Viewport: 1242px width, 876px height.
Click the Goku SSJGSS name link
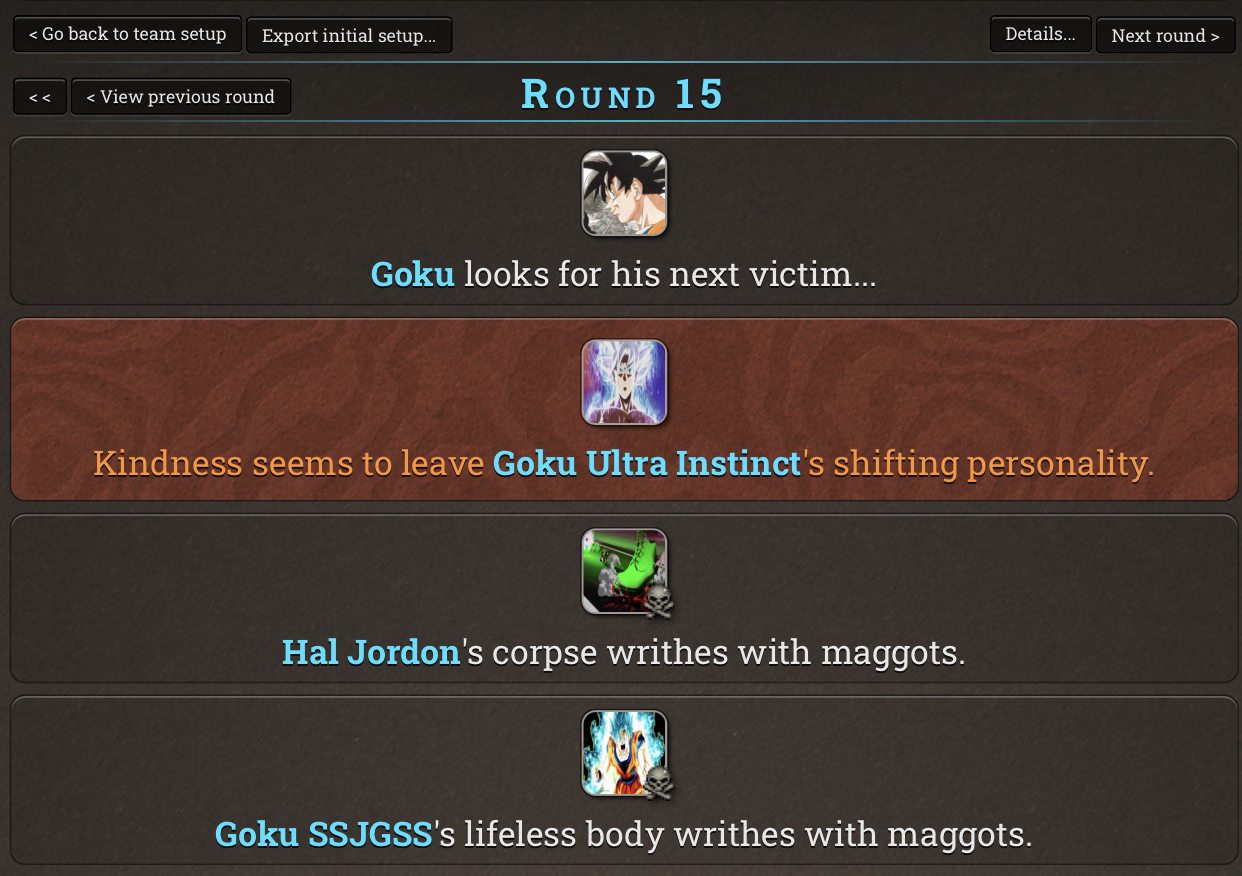[324, 834]
